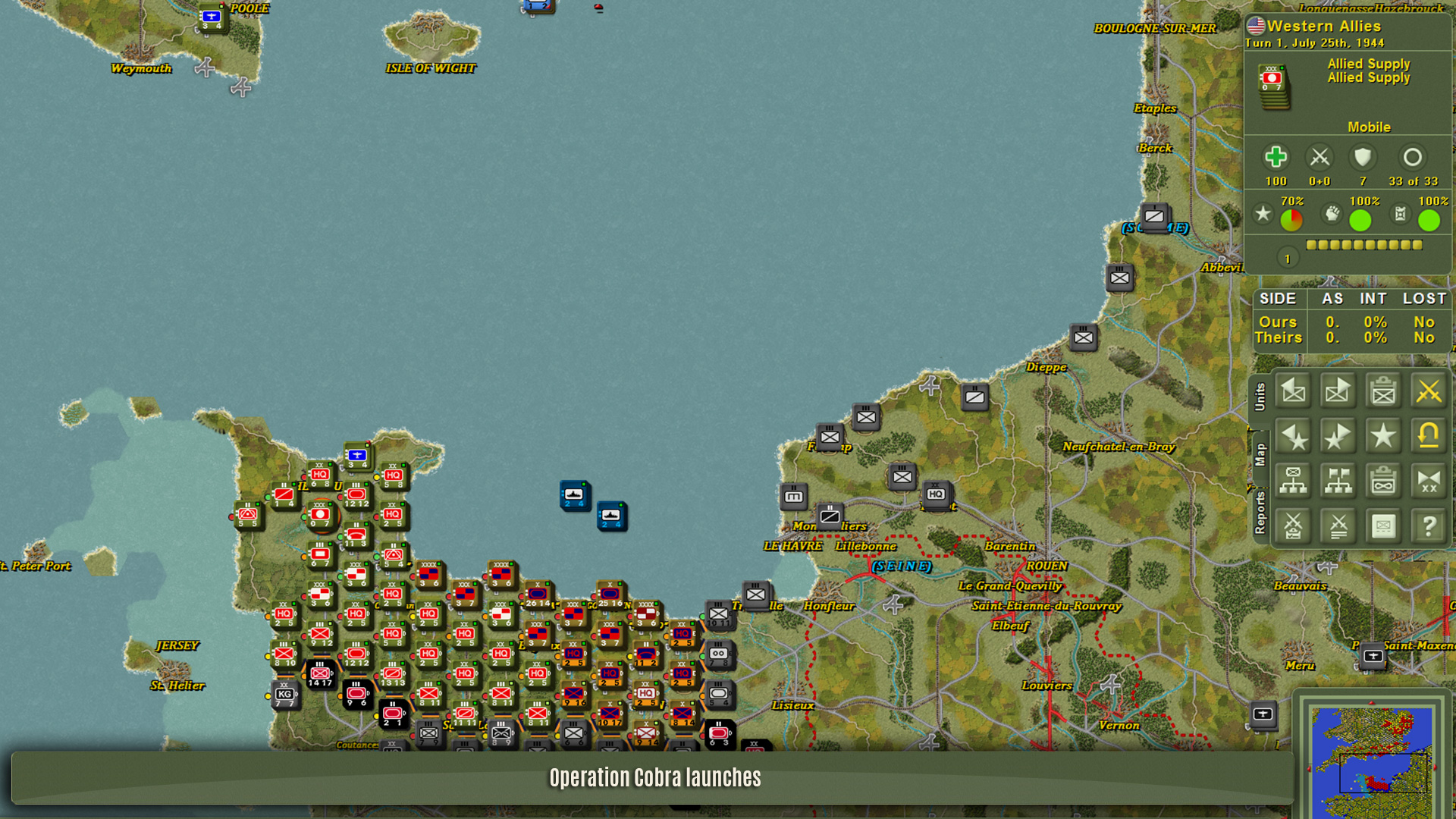
Task: Toggle the counter display icon
Action: point(1383,526)
